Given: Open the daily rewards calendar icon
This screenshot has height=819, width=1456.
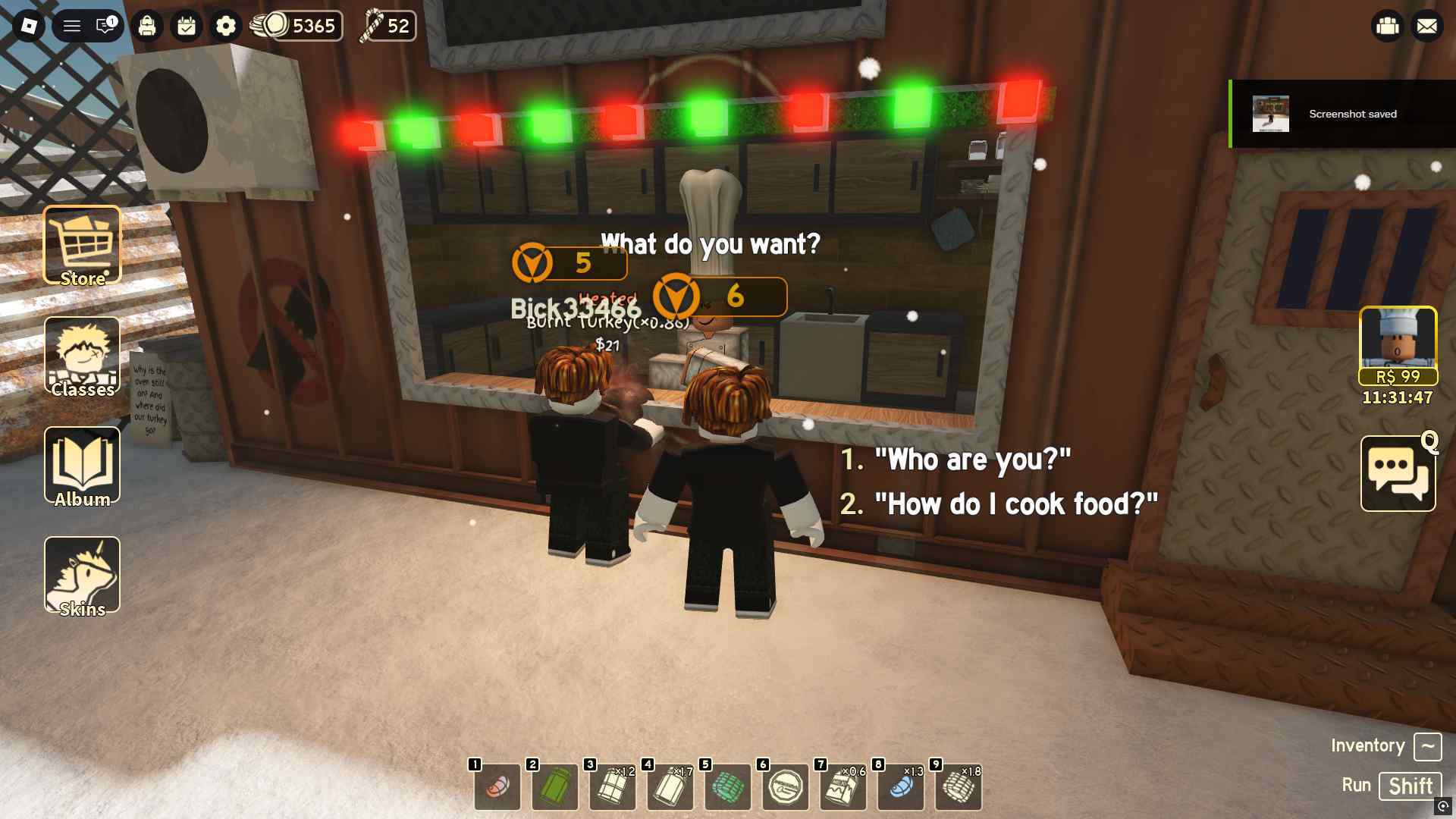Looking at the screenshot, I should coord(185,25).
